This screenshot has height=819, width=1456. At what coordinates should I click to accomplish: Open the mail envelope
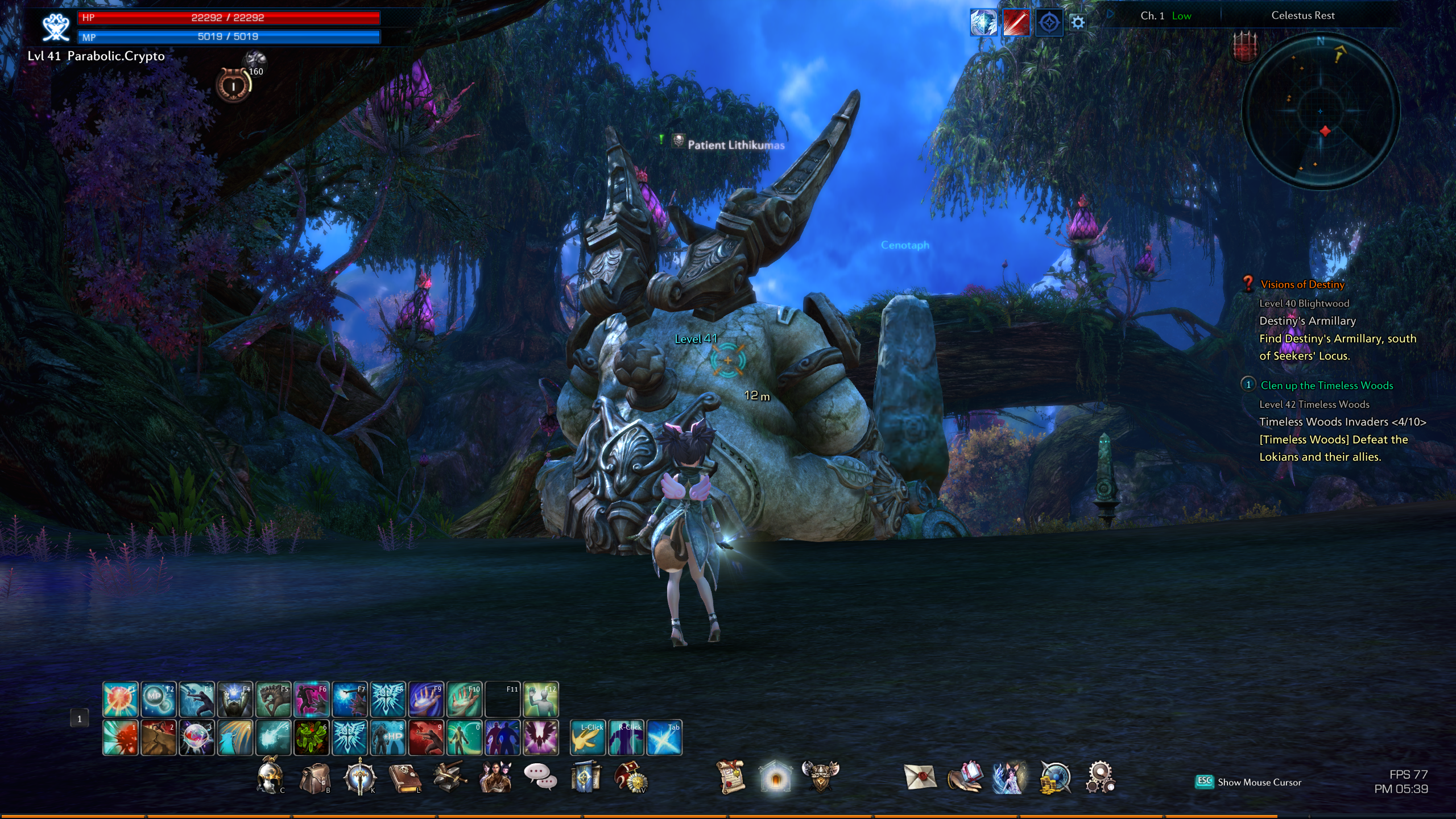point(920,777)
